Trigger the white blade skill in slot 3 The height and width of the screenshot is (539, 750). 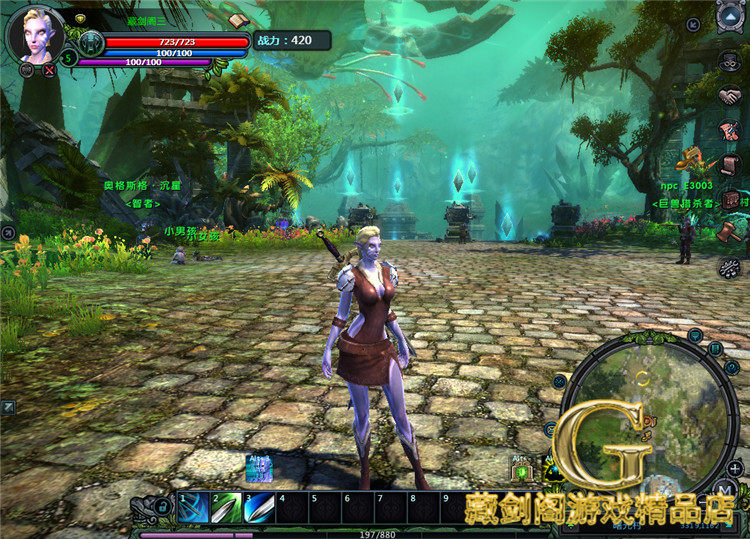click(259, 507)
